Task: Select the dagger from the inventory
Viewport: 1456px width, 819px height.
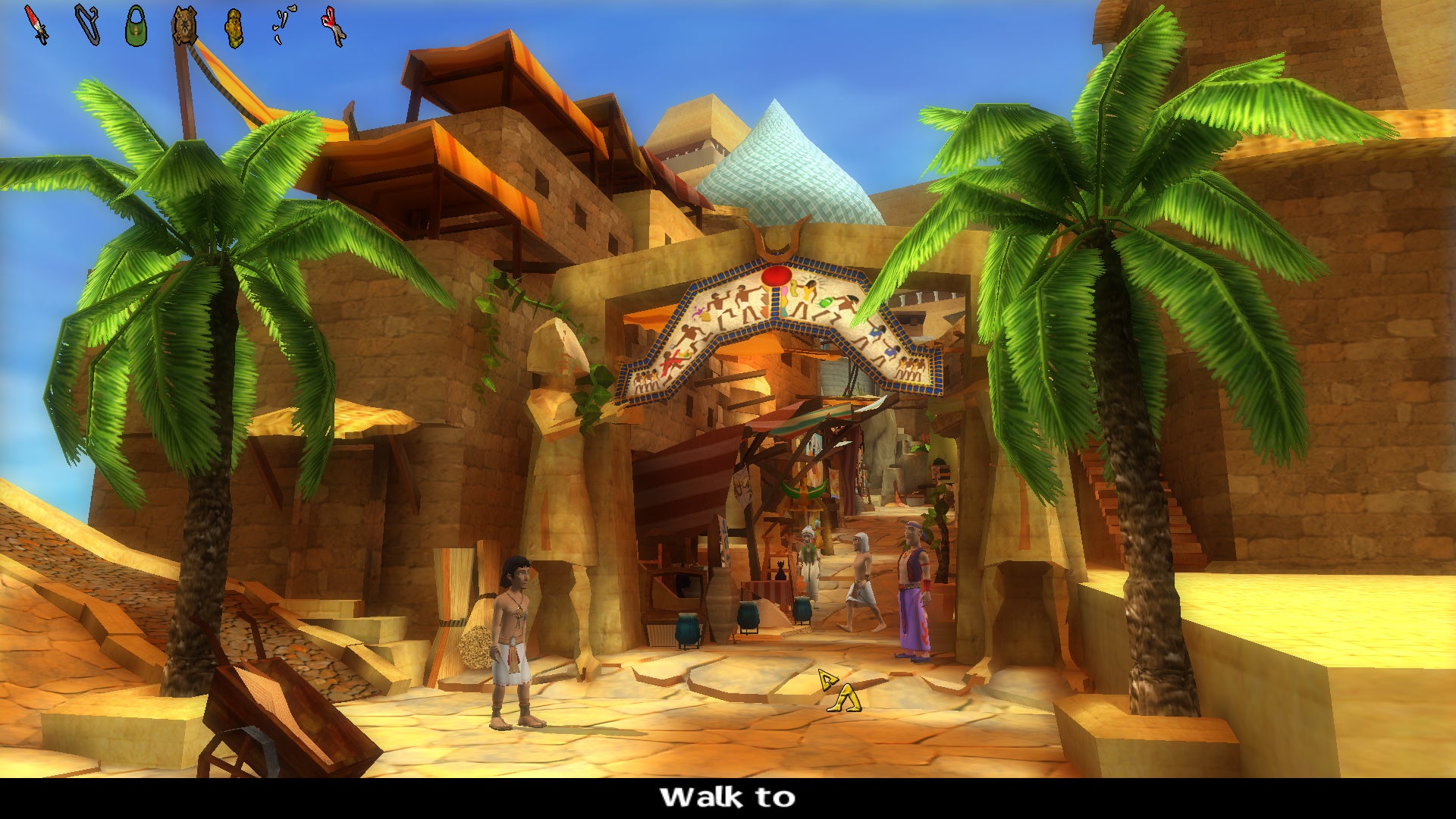Action: pyautogui.click(x=34, y=23)
